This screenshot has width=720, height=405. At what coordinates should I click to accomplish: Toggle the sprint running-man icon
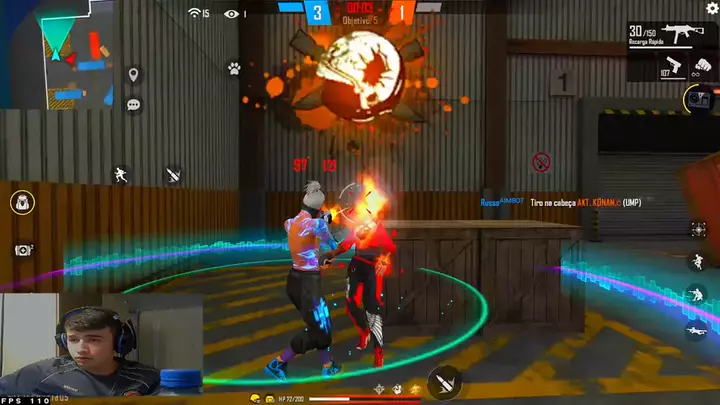tap(122, 174)
